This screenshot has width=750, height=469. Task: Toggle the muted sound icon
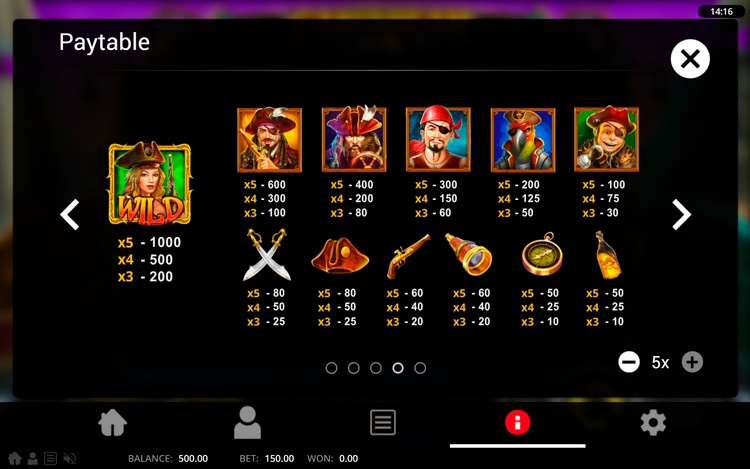point(70,459)
